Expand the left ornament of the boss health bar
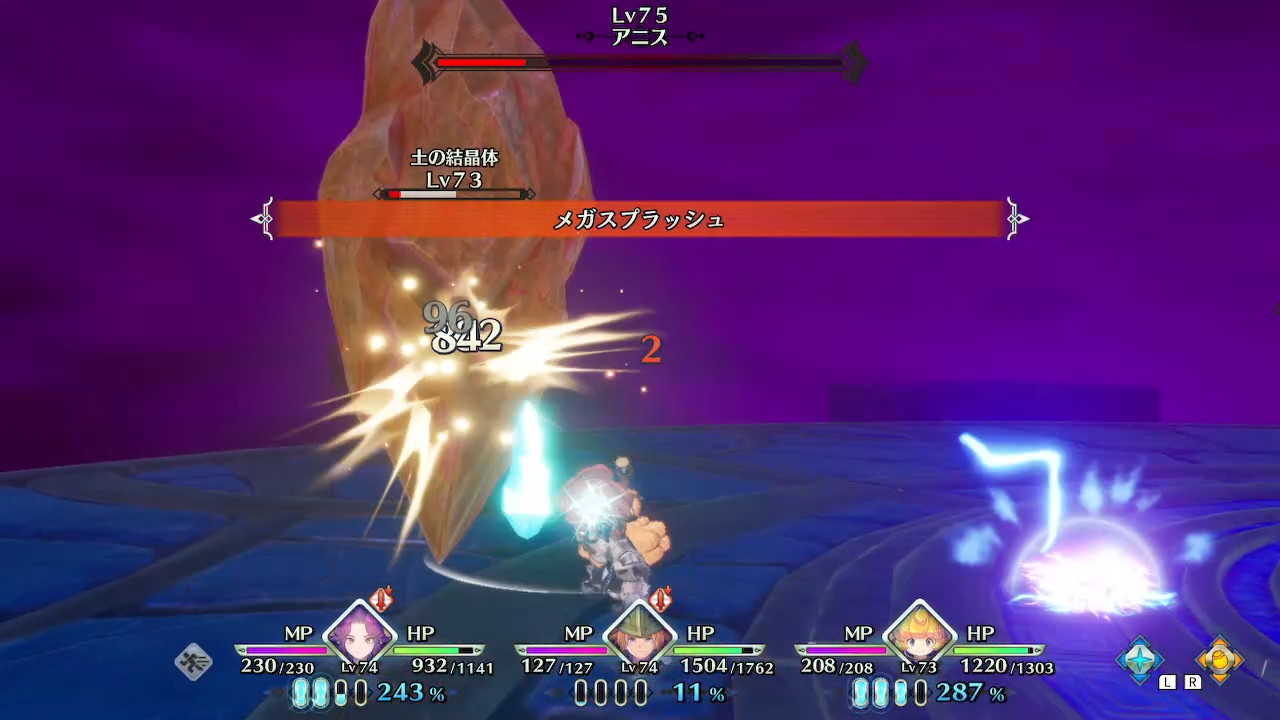Image resolution: width=1280 pixels, height=720 pixels. pos(428,62)
